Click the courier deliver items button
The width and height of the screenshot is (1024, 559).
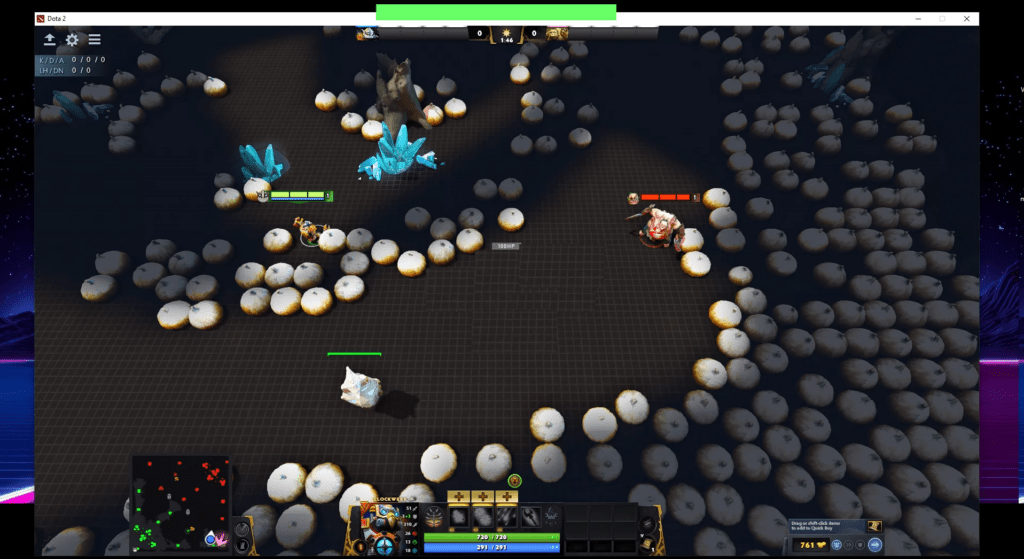(875, 546)
